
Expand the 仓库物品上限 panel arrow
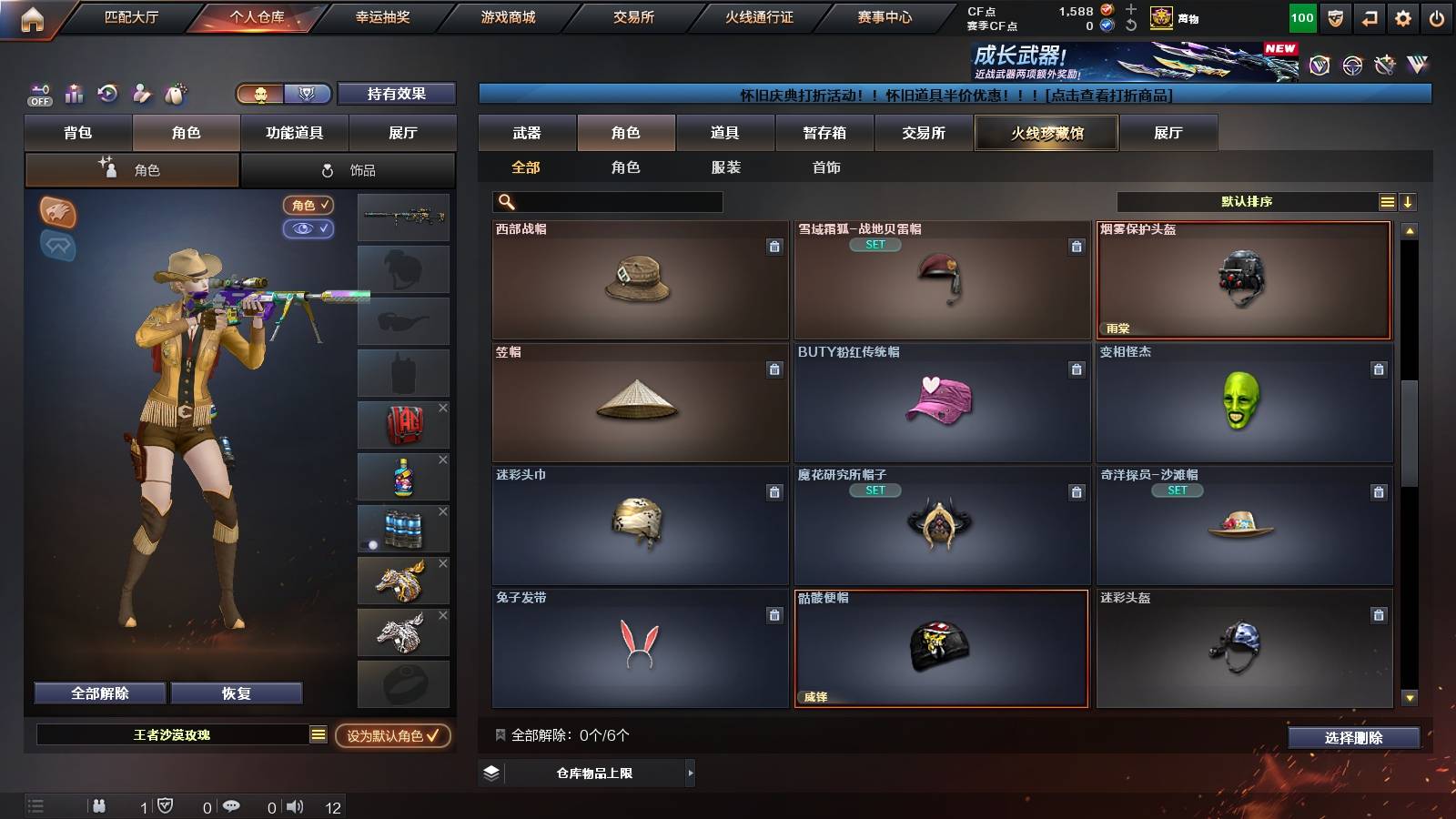click(689, 774)
